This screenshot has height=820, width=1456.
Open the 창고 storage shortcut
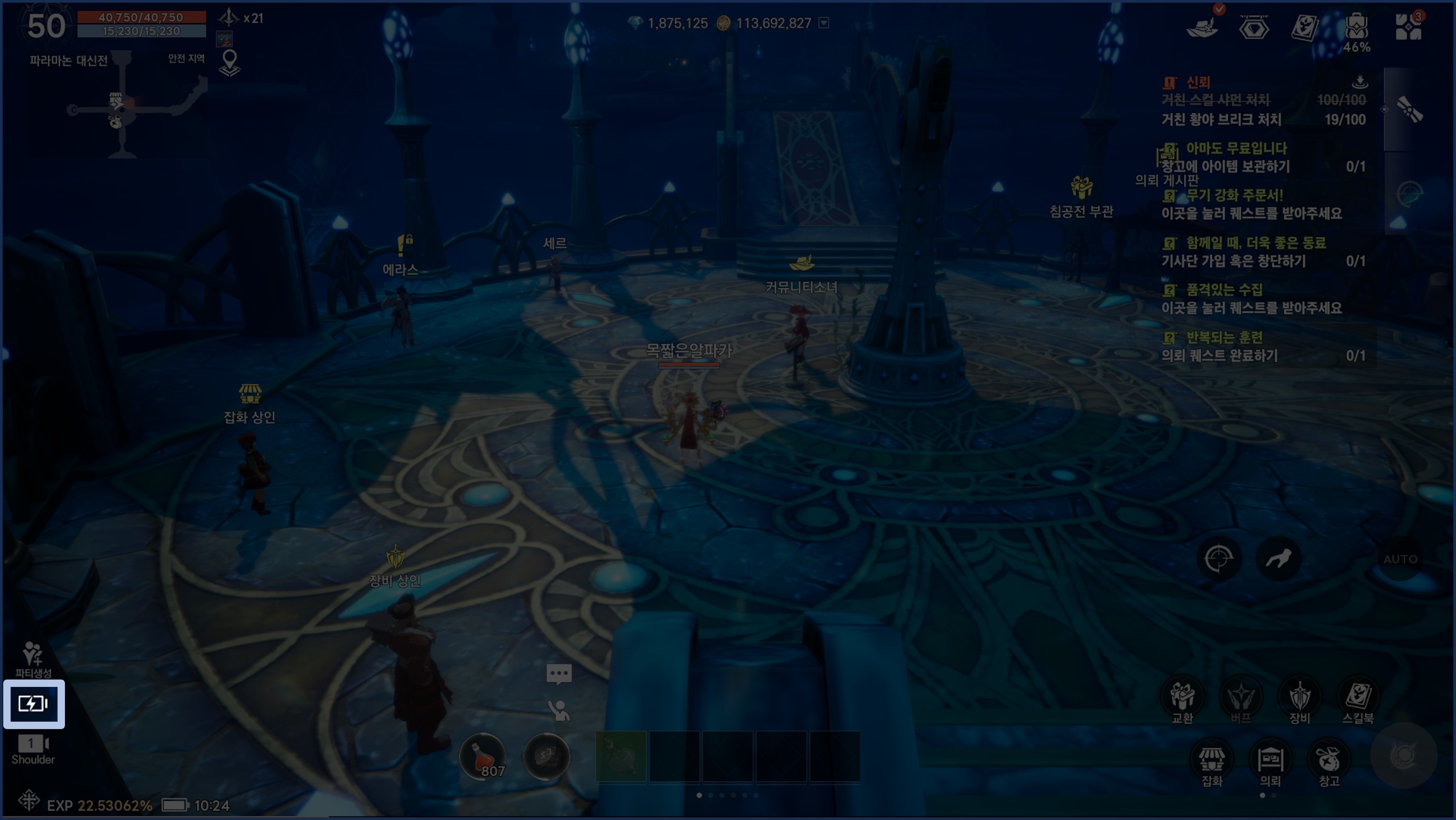(x=1329, y=763)
